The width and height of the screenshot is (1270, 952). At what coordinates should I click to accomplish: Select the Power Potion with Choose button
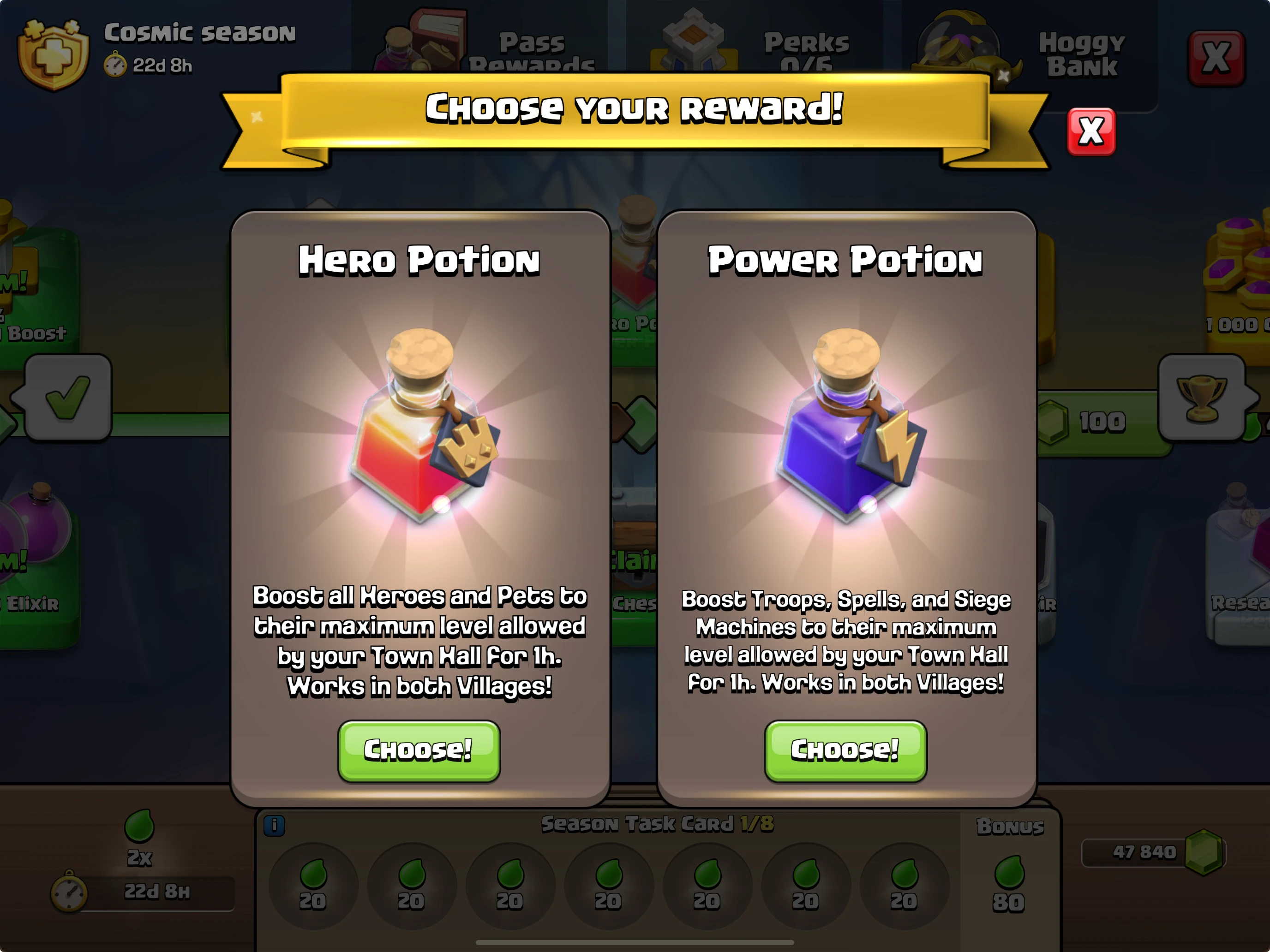(x=845, y=750)
